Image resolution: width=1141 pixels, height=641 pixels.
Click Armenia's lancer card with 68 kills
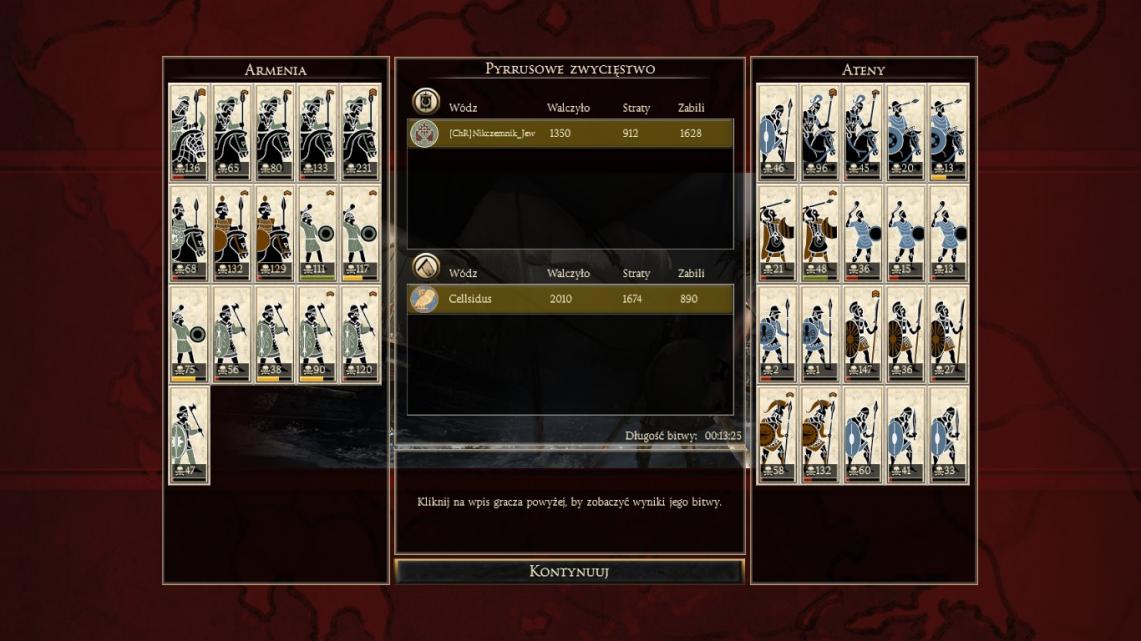(x=189, y=233)
